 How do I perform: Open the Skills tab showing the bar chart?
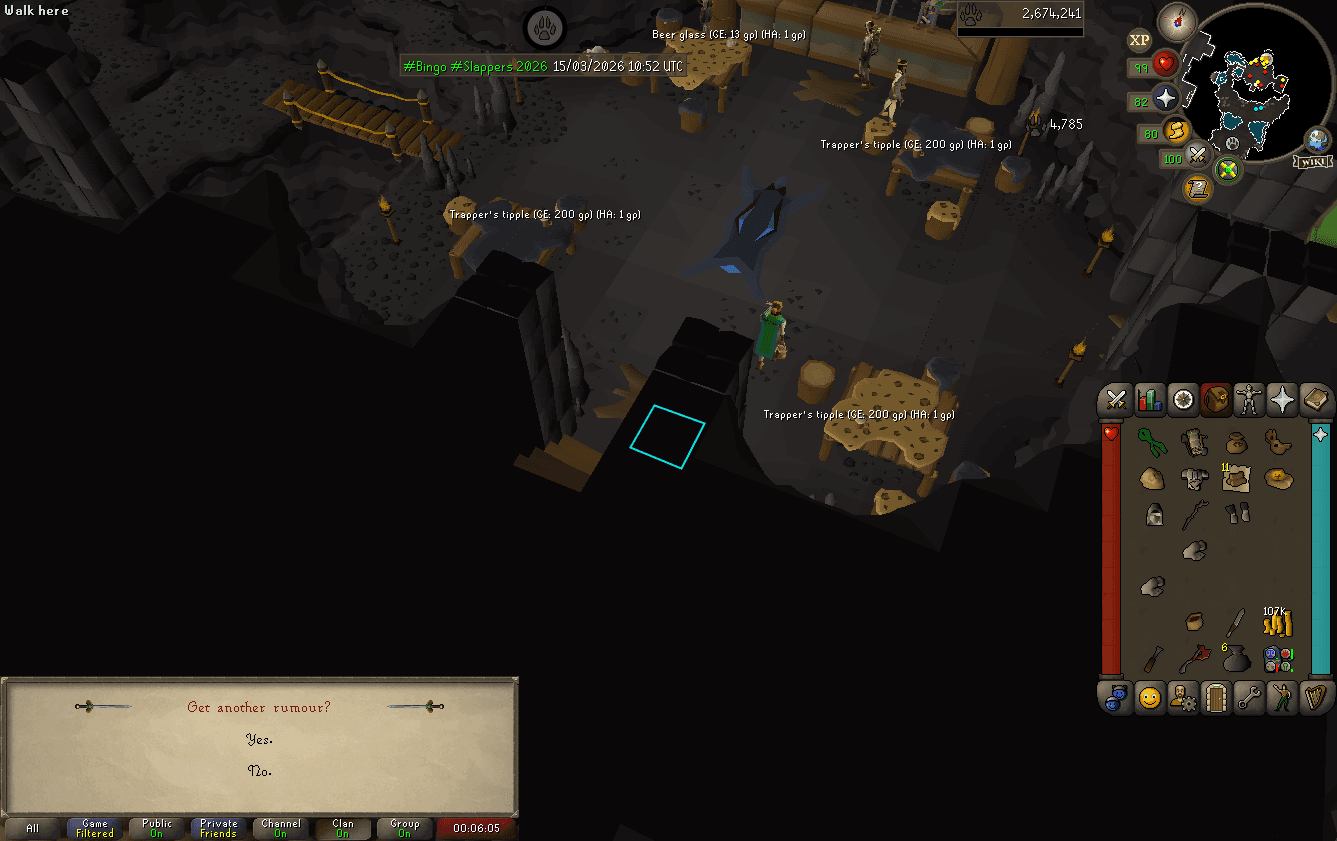coord(1149,399)
